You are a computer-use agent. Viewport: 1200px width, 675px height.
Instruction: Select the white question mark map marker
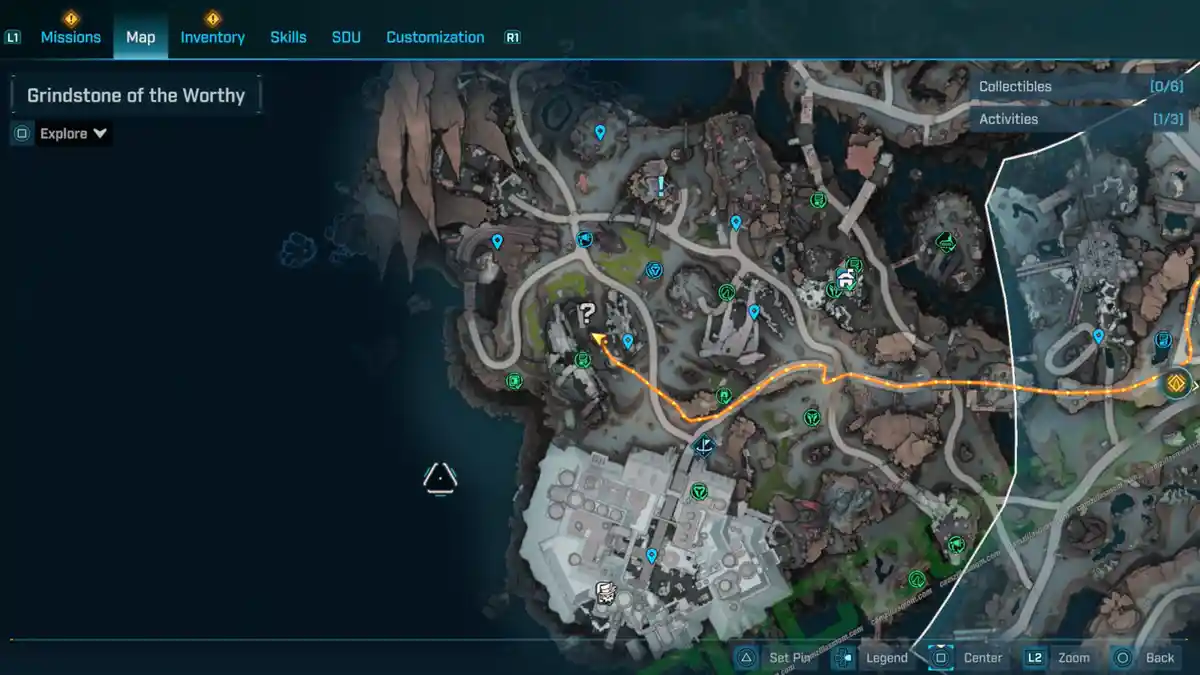(587, 315)
